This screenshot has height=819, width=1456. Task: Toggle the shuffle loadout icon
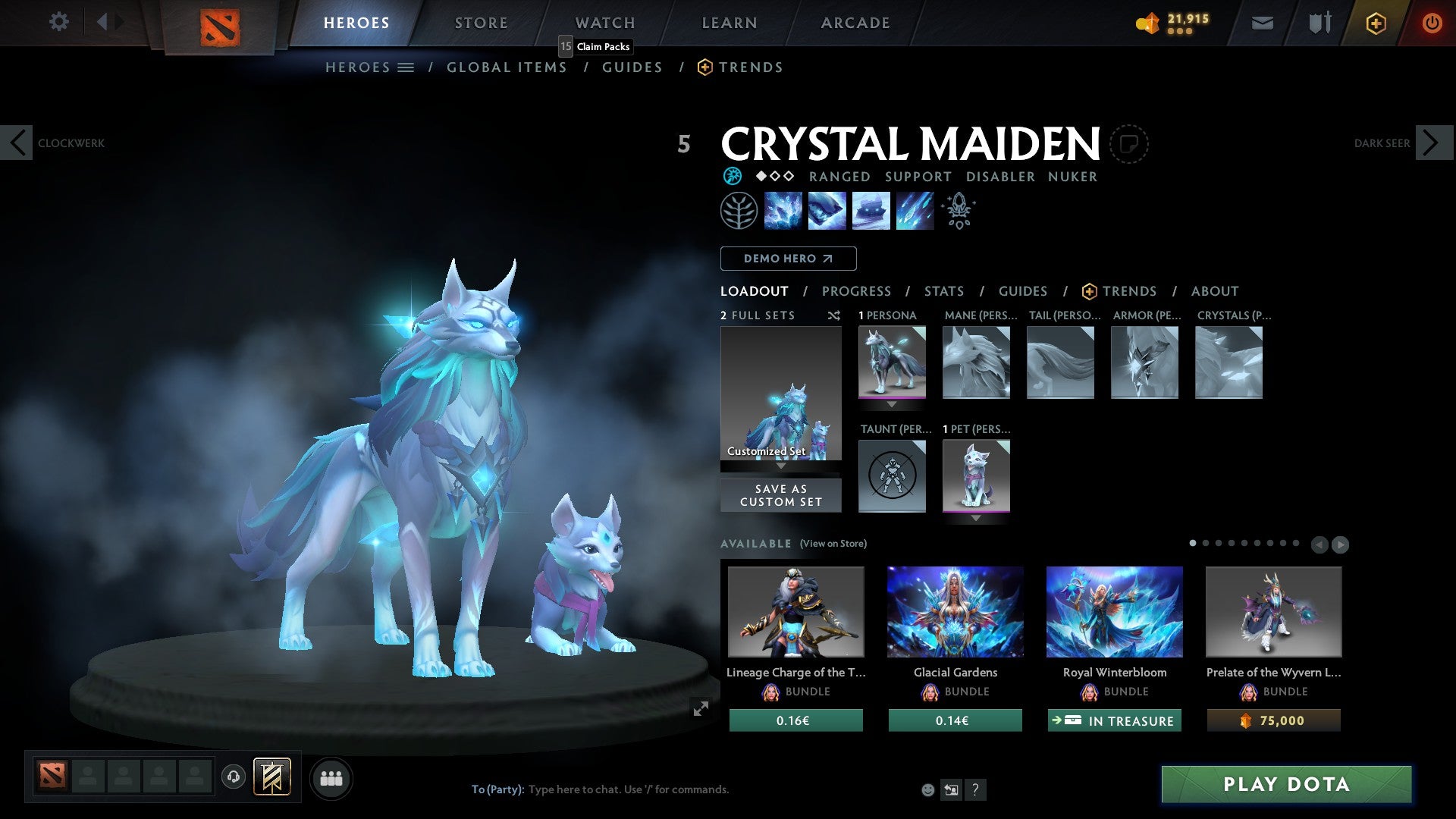coord(833,315)
